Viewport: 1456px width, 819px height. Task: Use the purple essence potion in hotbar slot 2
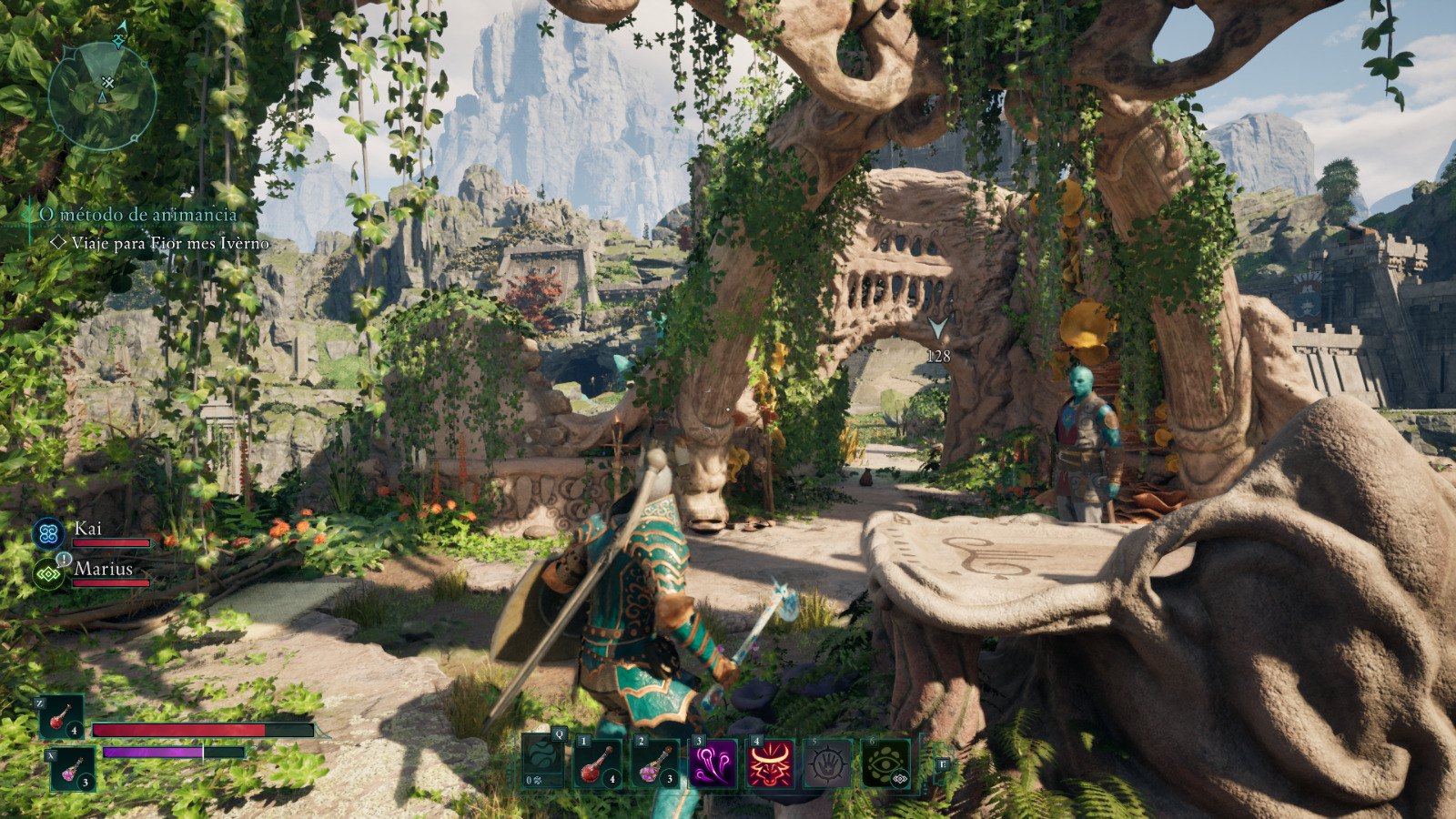[x=655, y=763]
